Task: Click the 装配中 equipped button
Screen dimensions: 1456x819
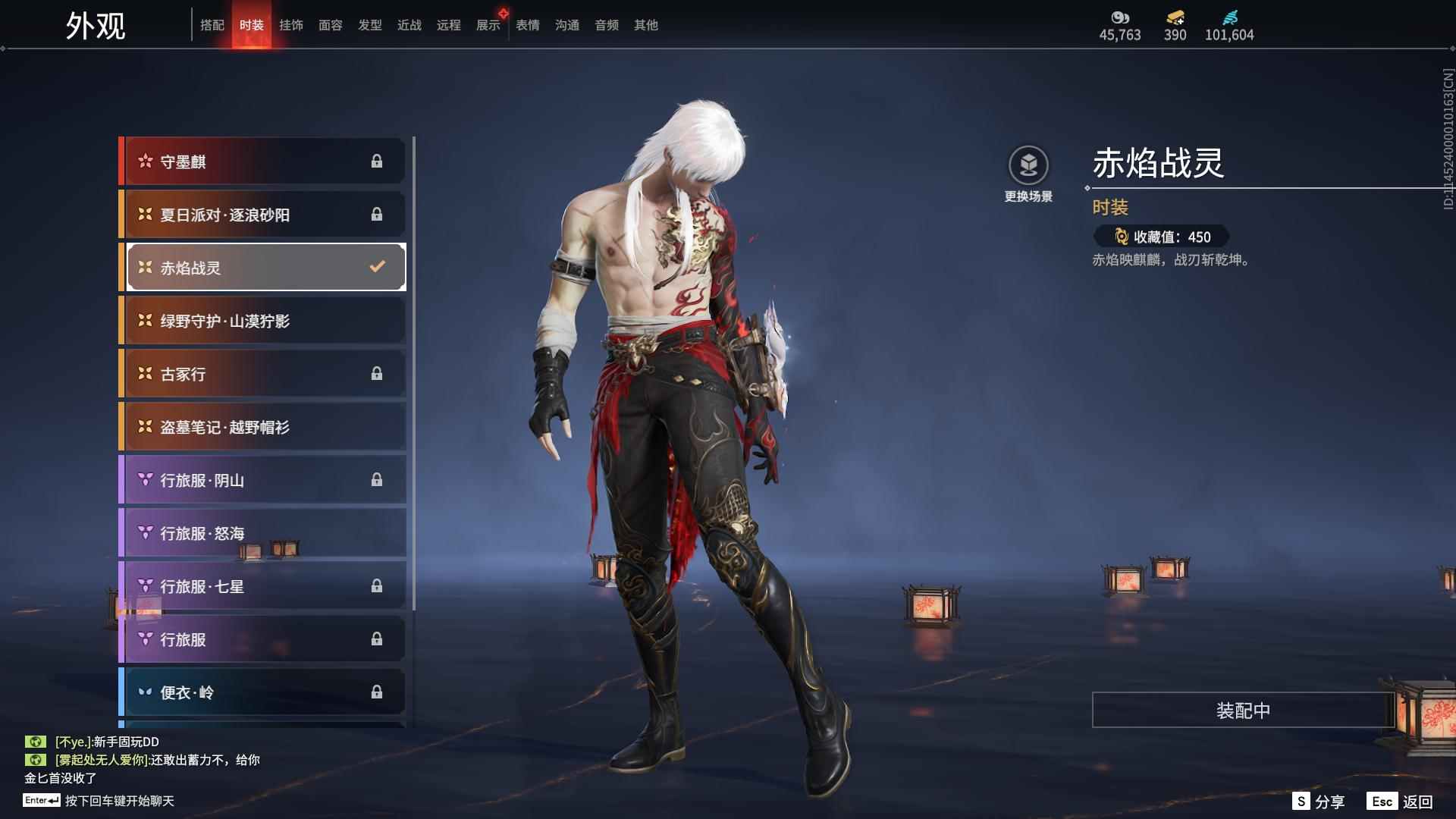Action: pyautogui.click(x=1243, y=710)
